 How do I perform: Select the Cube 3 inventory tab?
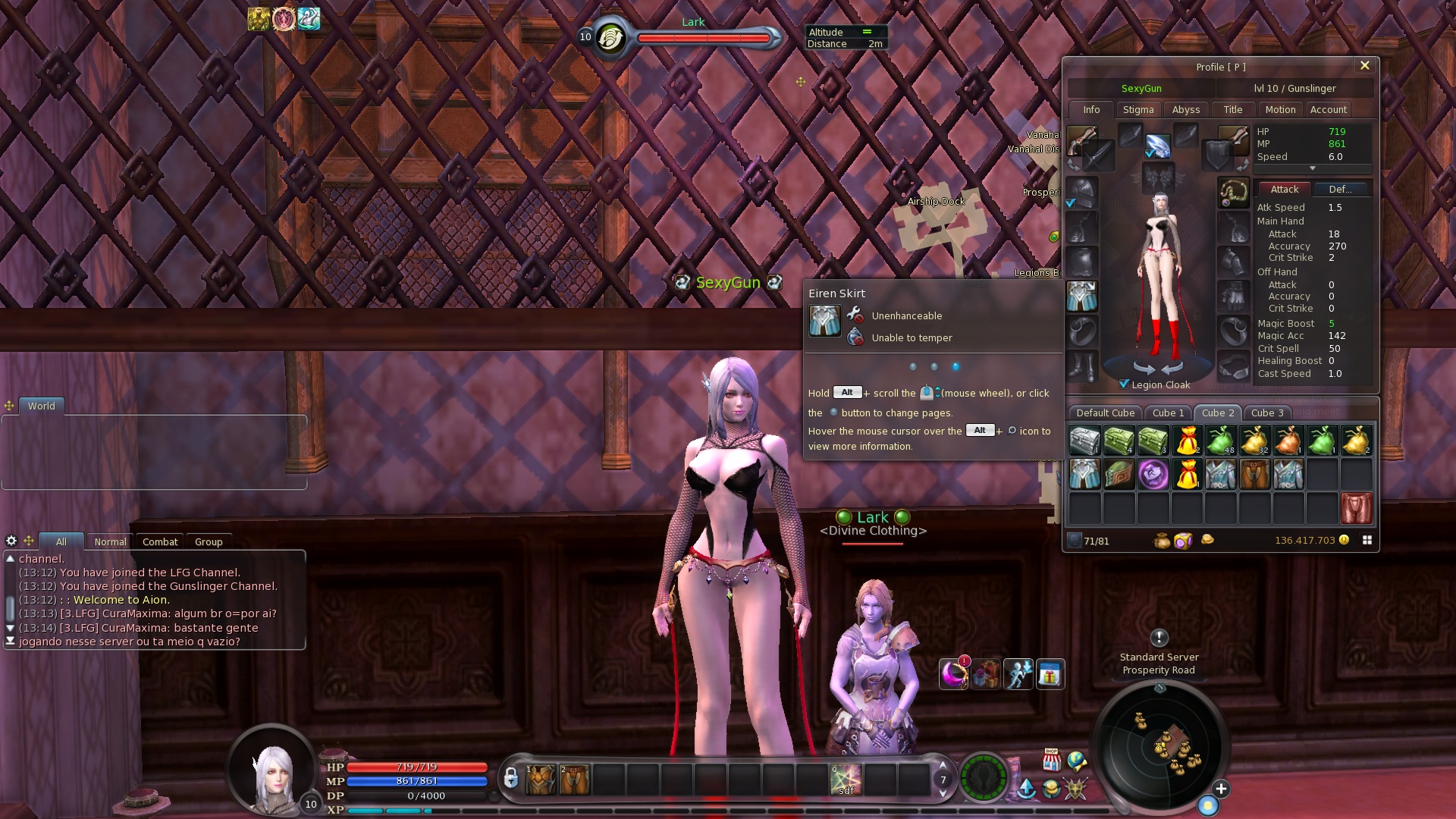point(1266,413)
